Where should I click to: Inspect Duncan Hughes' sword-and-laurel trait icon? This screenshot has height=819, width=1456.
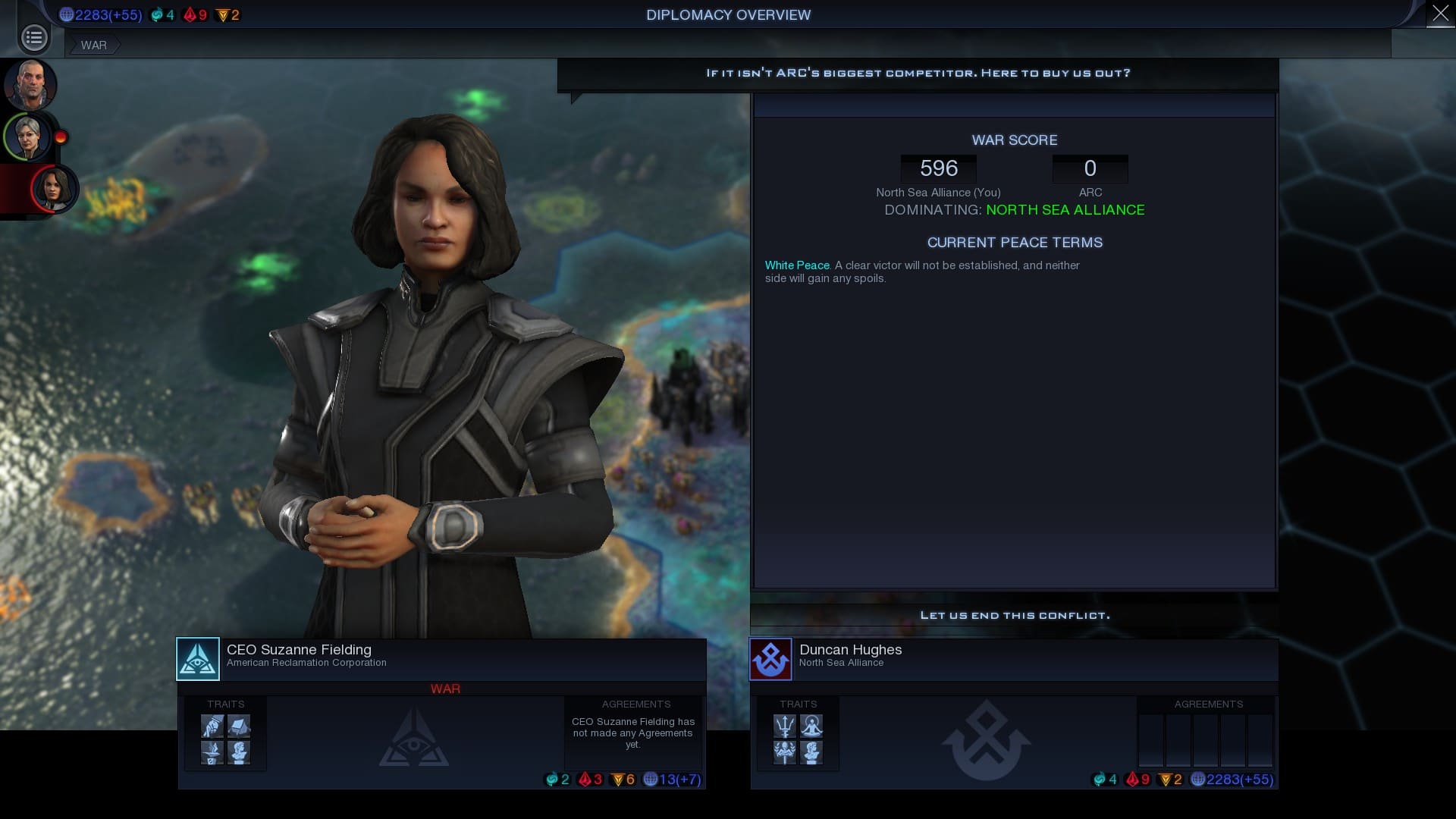pyautogui.click(x=785, y=753)
